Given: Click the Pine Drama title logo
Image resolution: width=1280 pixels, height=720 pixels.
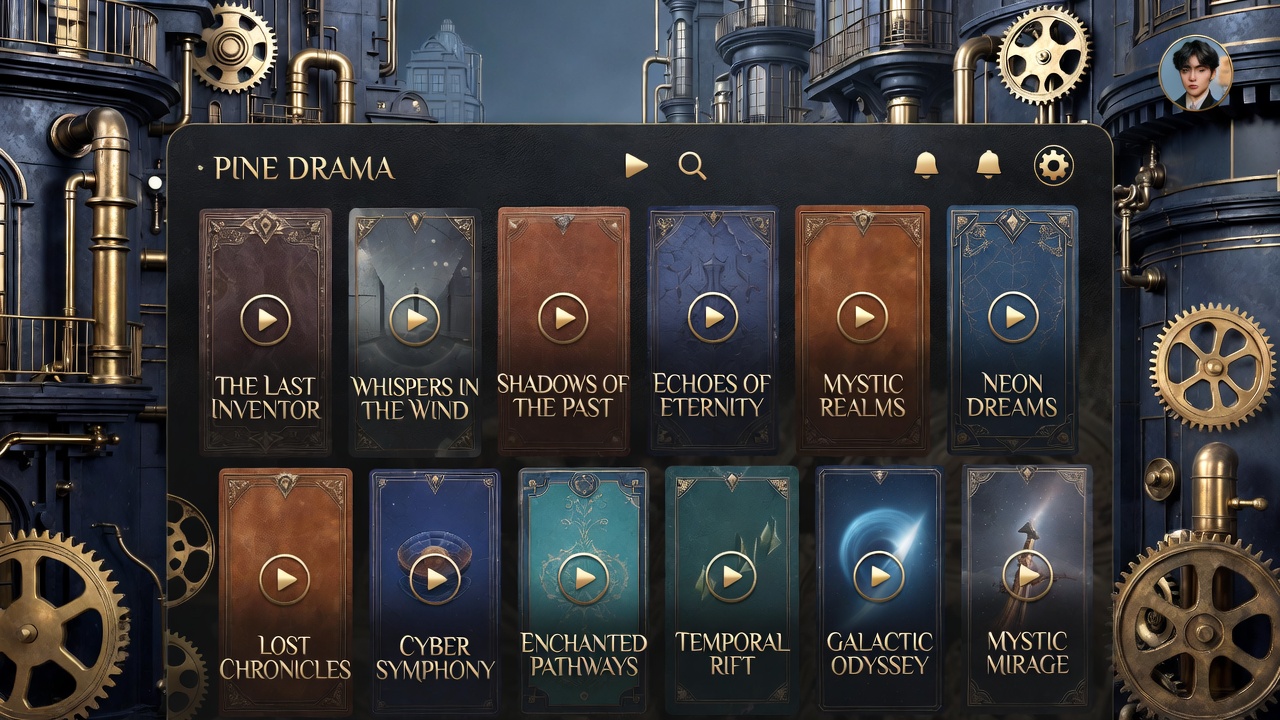Looking at the screenshot, I should pyautogui.click(x=304, y=168).
